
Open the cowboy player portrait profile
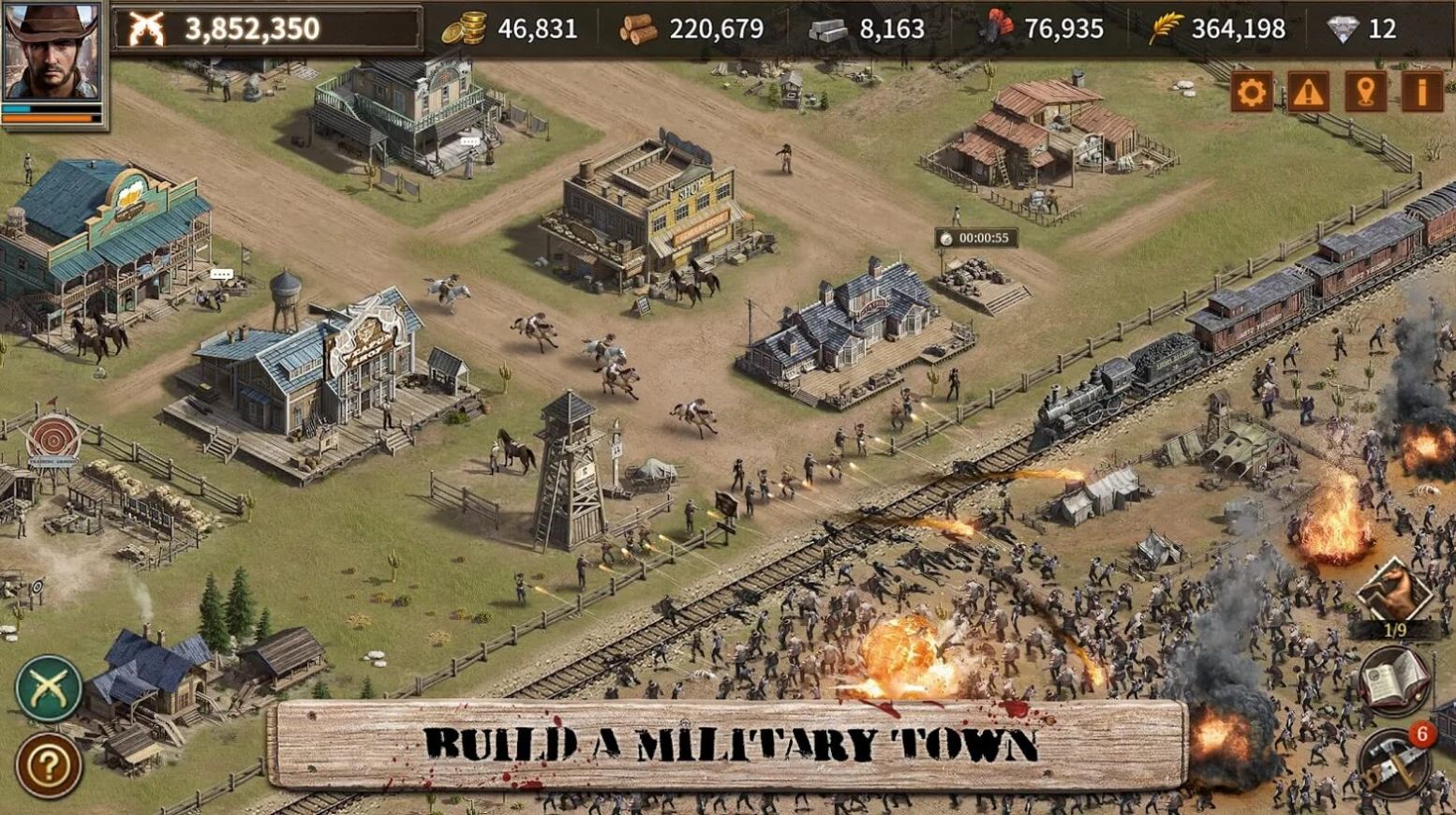point(52,52)
